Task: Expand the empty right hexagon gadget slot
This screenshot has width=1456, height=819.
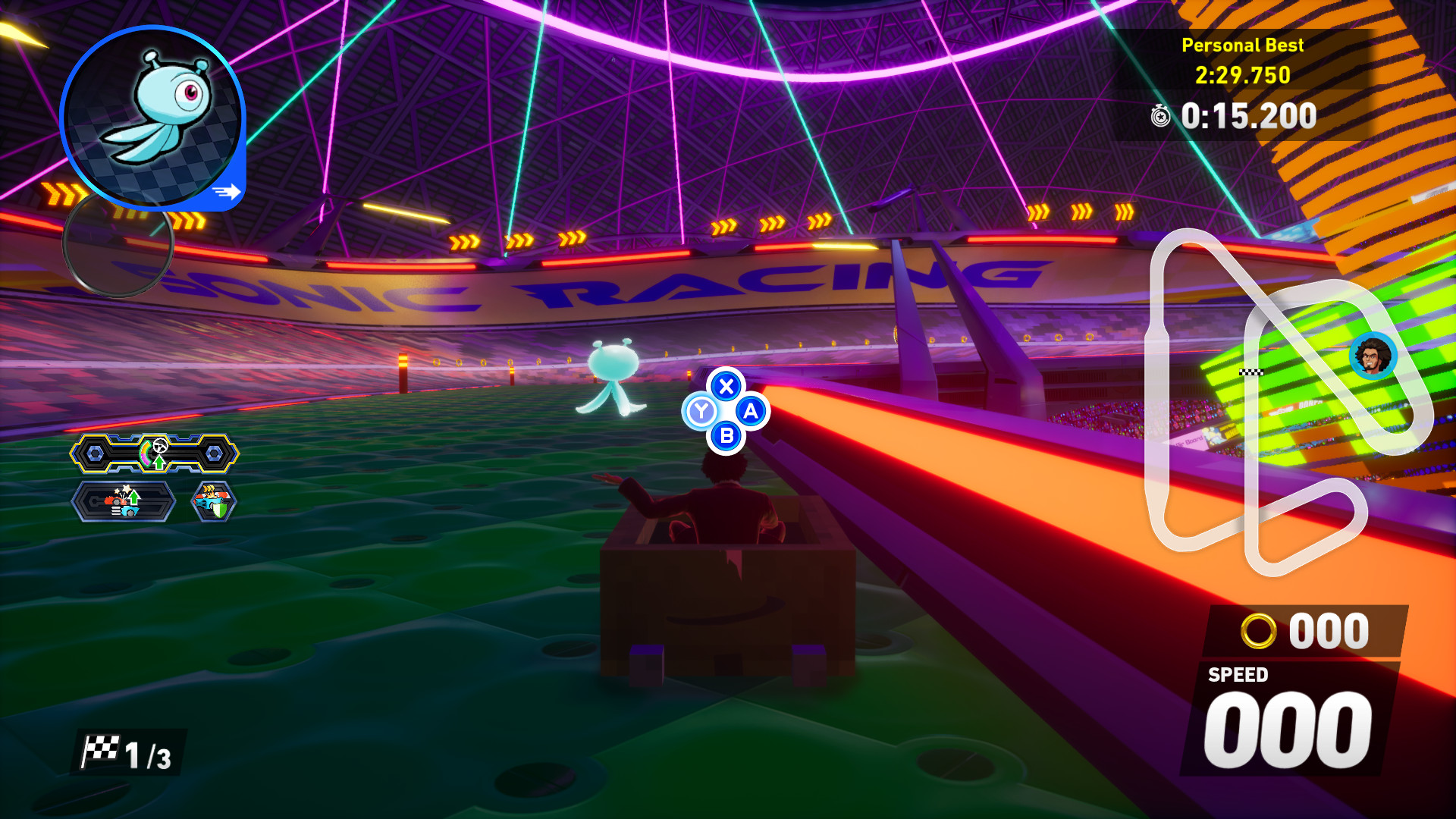Action: 215,452
